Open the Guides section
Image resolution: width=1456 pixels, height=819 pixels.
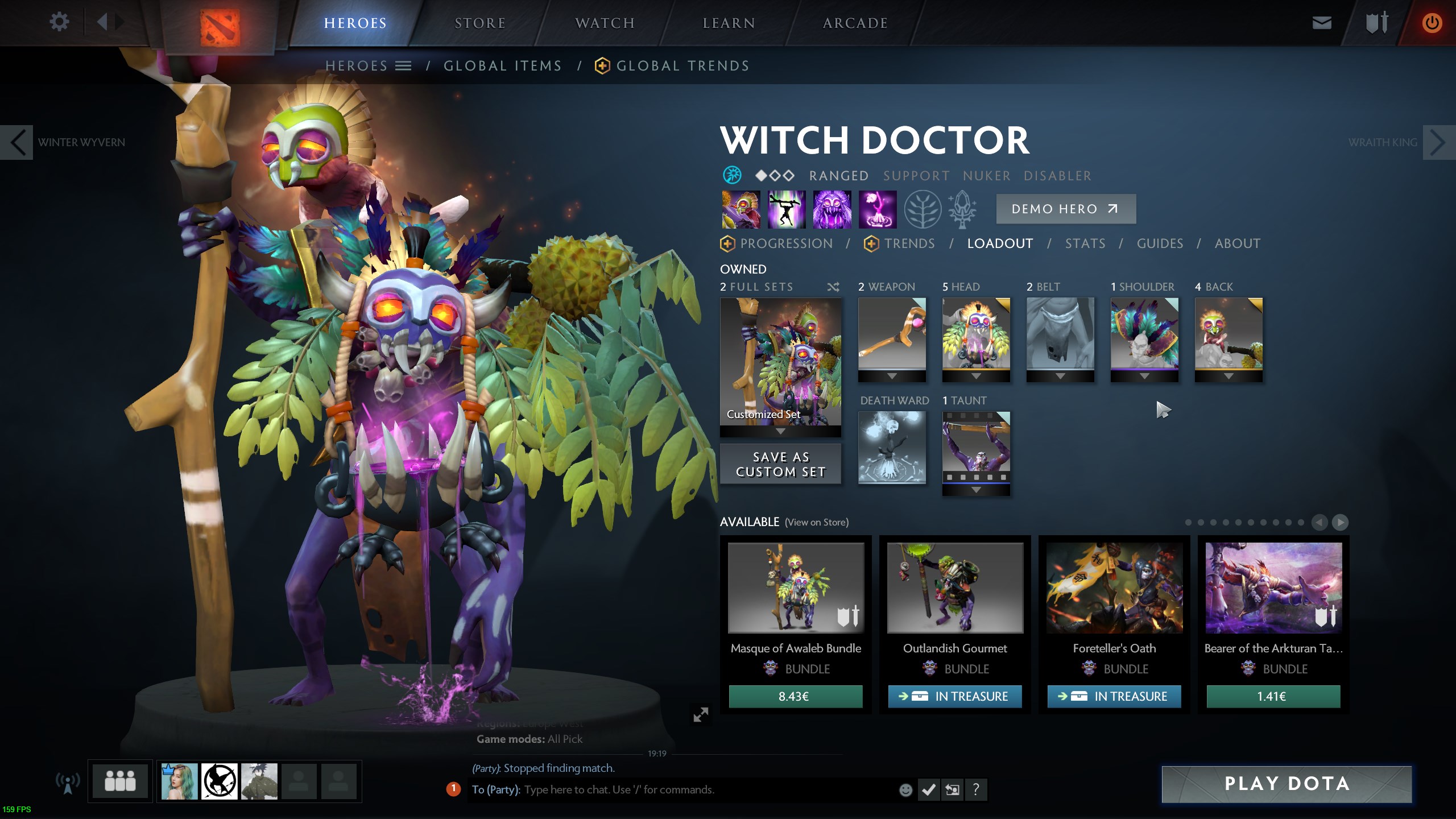(x=1160, y=244)
